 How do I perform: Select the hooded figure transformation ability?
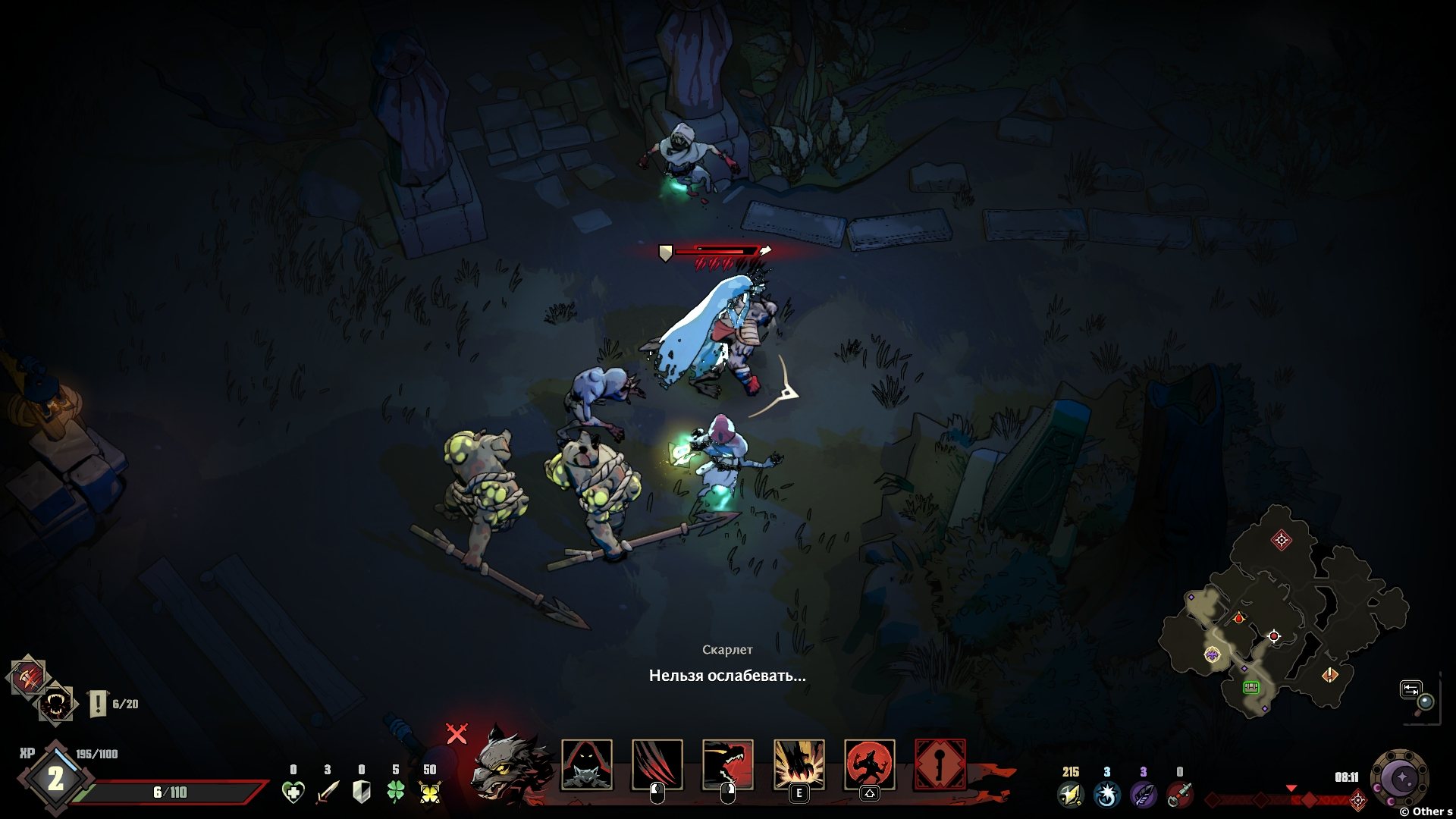pyautogui.click(x=586, y=764)
